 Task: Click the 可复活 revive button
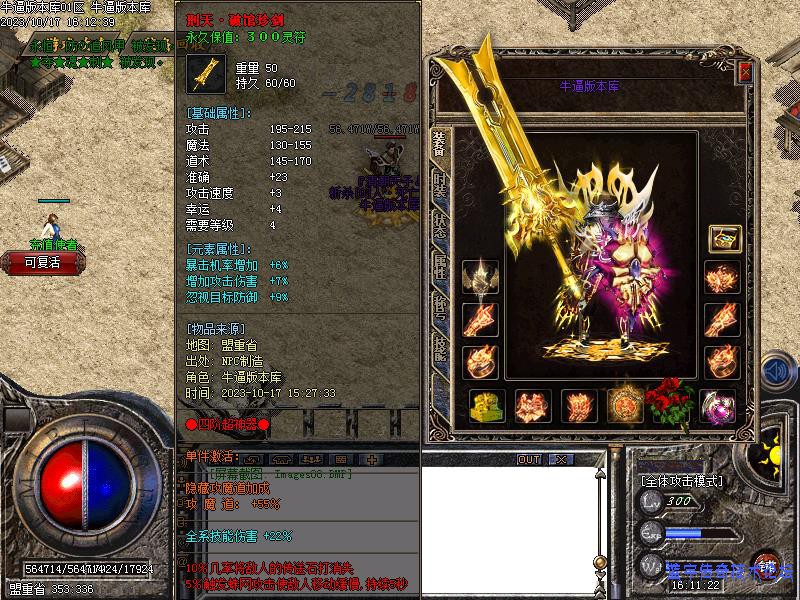(x=43, y=263)
